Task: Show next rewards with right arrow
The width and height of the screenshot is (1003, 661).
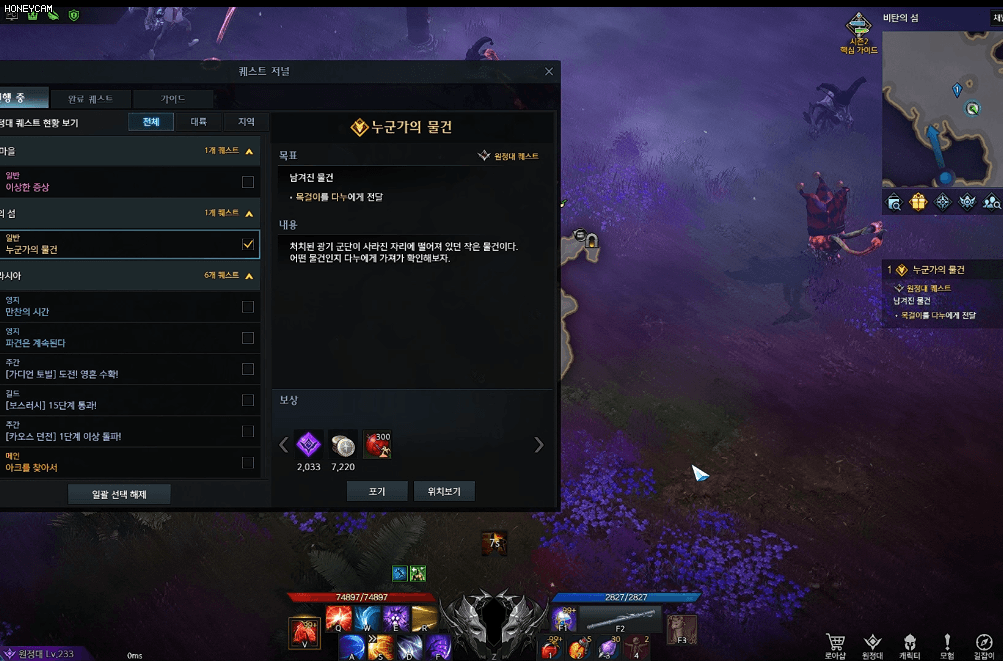Action: pyautogui.click(x=539, y=445)
